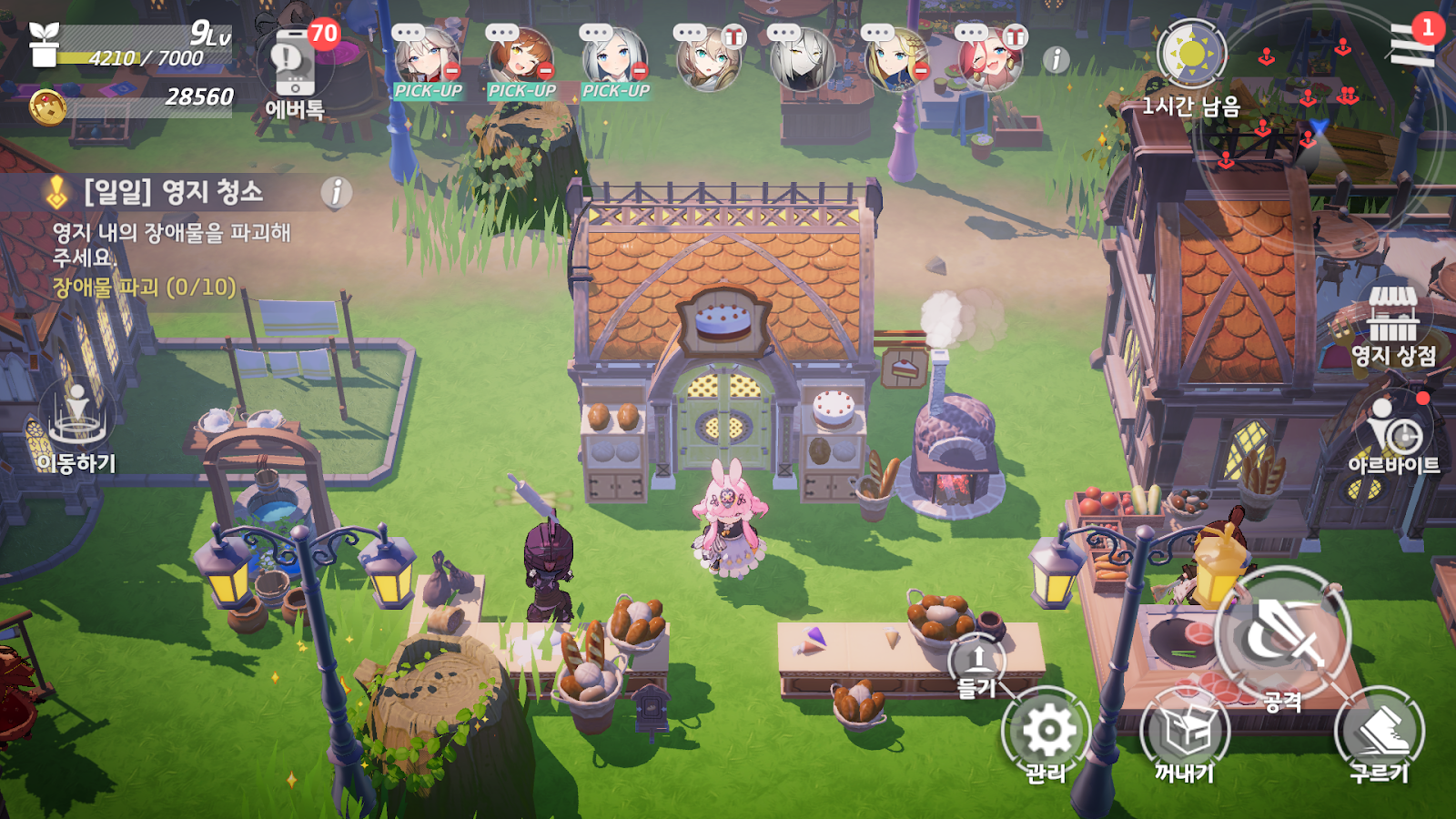The height and width of the screenshot is (819, 1456).
Task: Tap the gold coin currency icon
Action: click(47, 107)
